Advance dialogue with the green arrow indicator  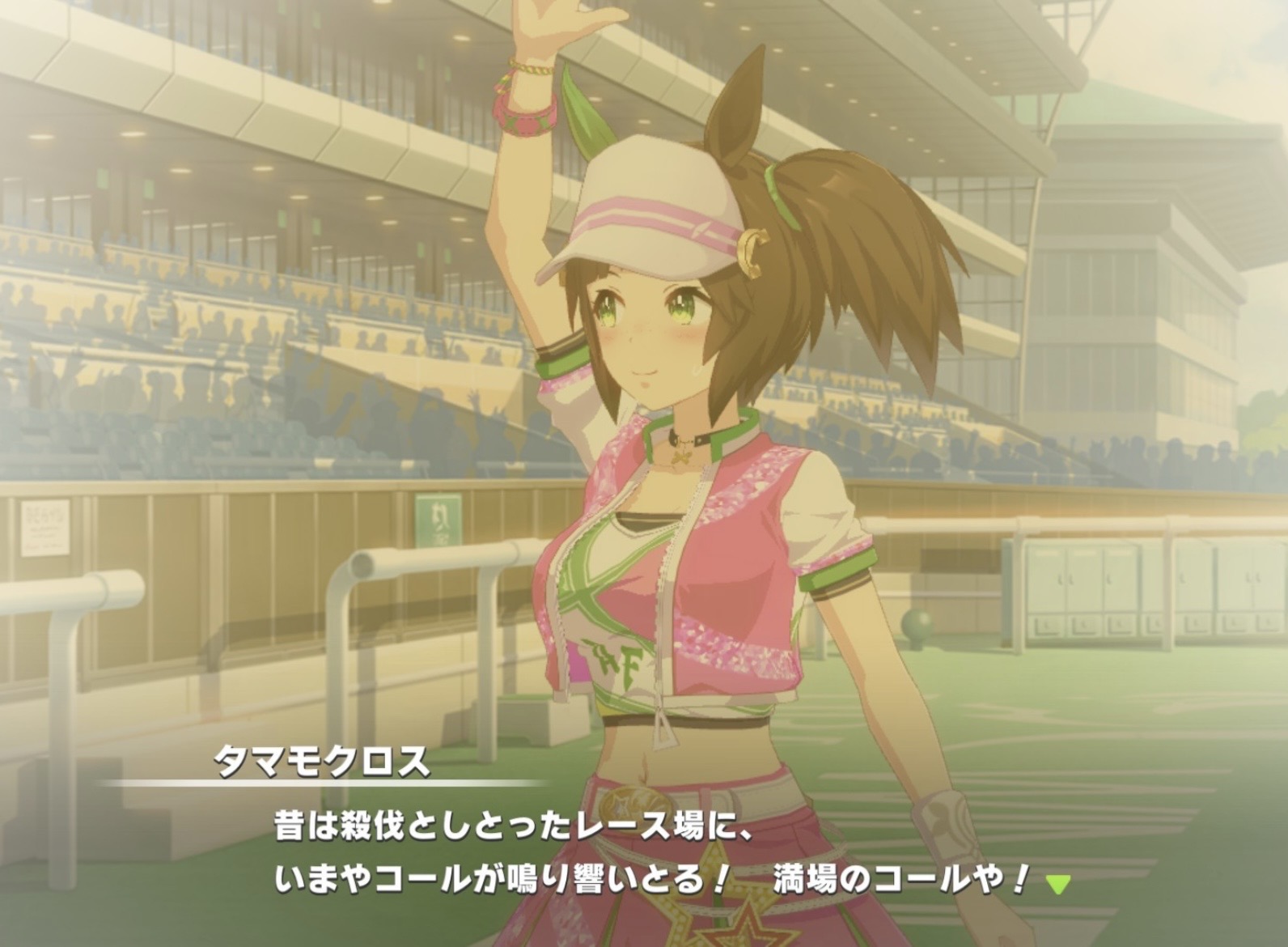pos(1057,884)
